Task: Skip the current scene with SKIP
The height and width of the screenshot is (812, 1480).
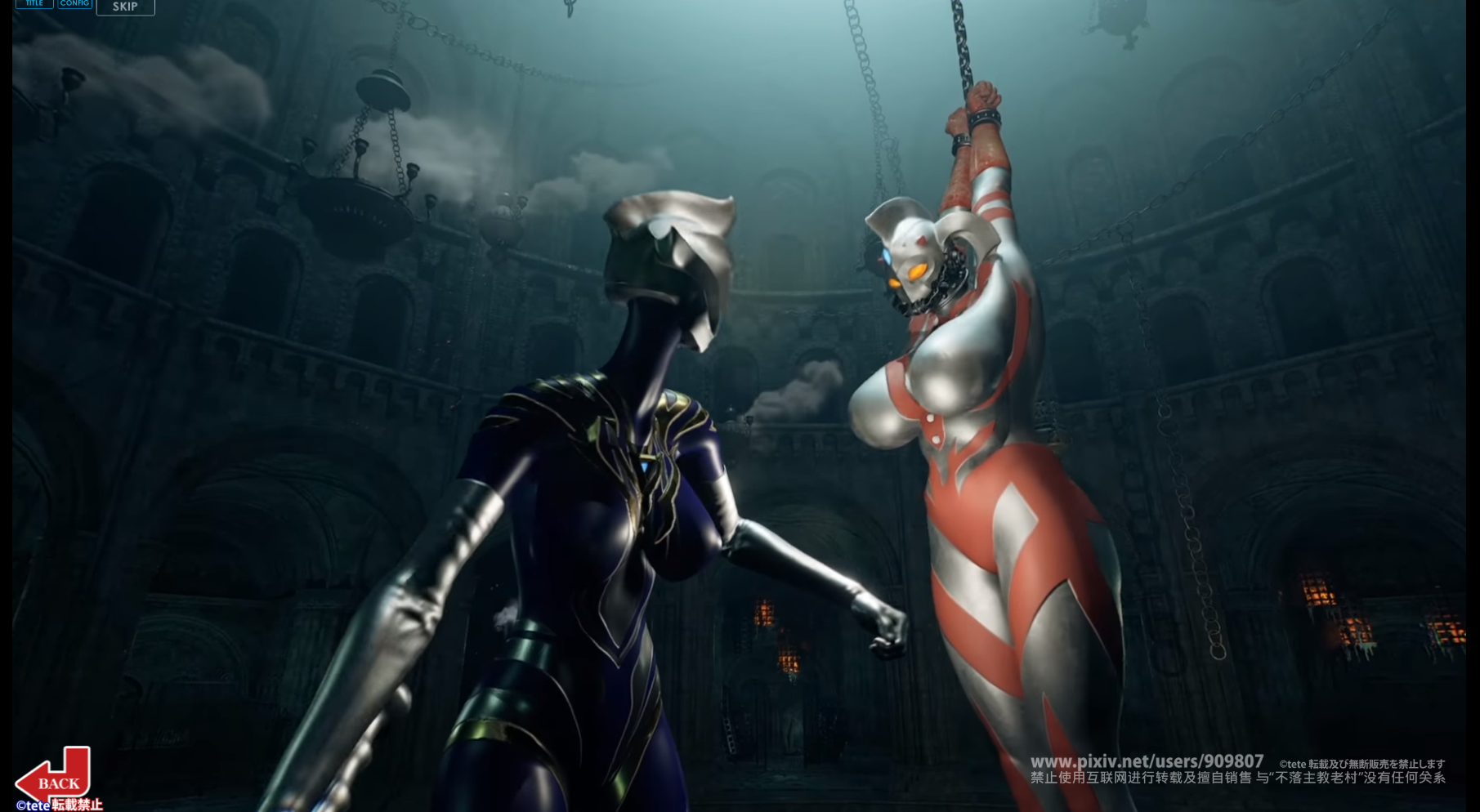Action: (125, 7)
